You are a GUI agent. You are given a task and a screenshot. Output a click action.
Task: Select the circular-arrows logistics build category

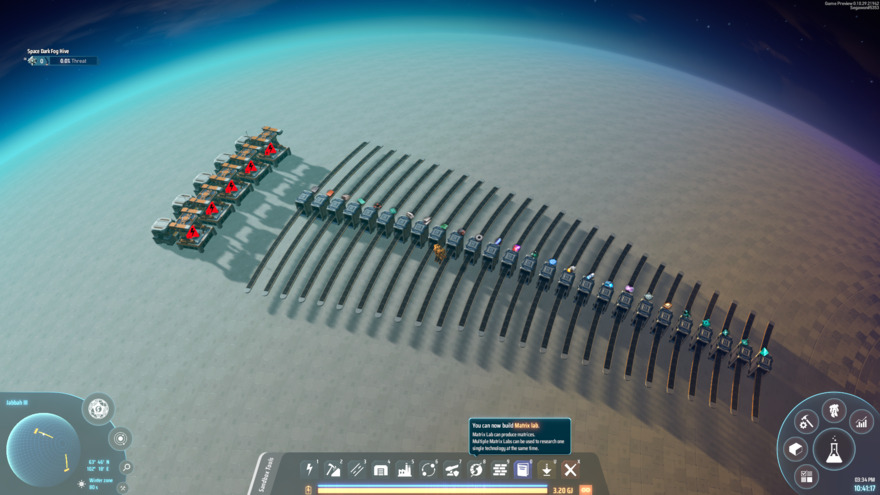click(429, 469)
